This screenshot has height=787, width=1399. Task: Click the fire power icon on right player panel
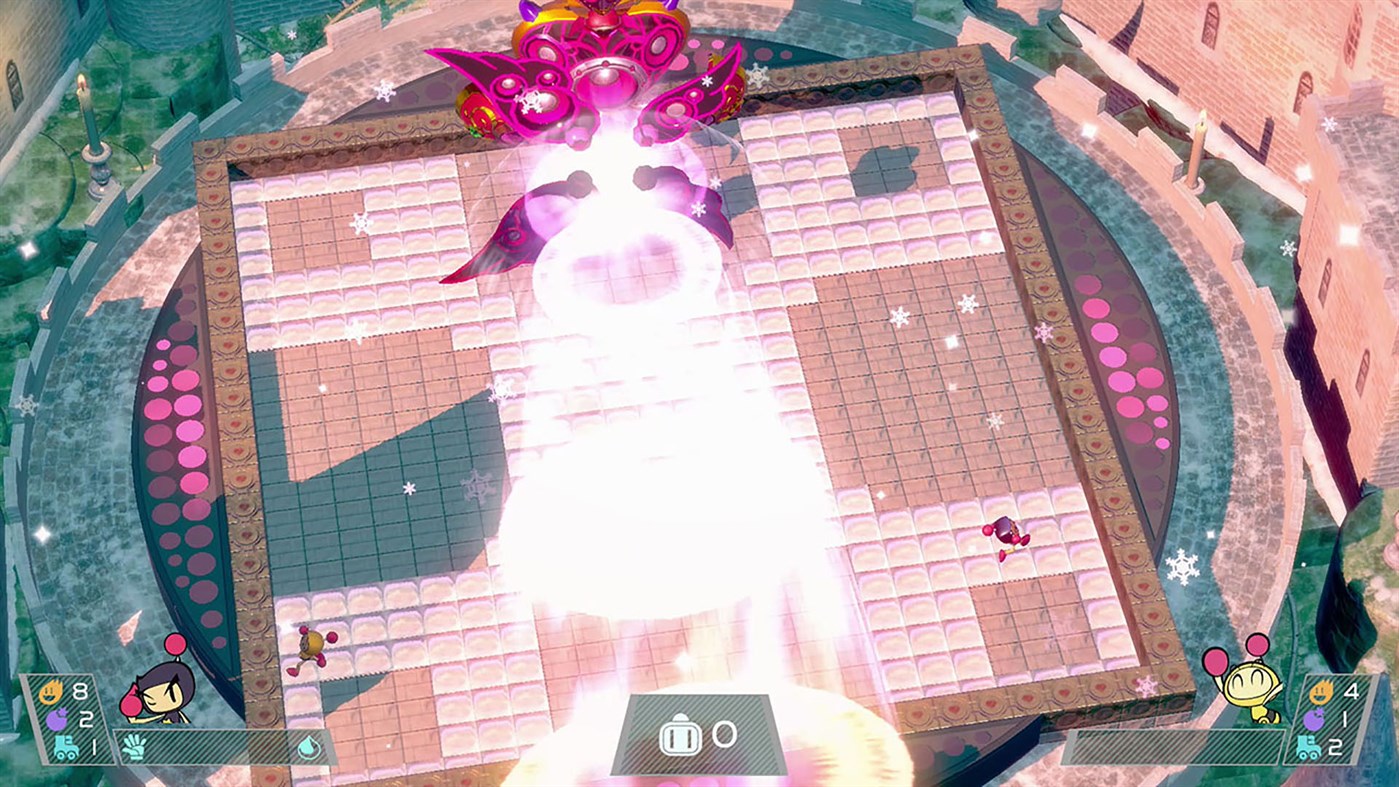tap(1320, 691)
